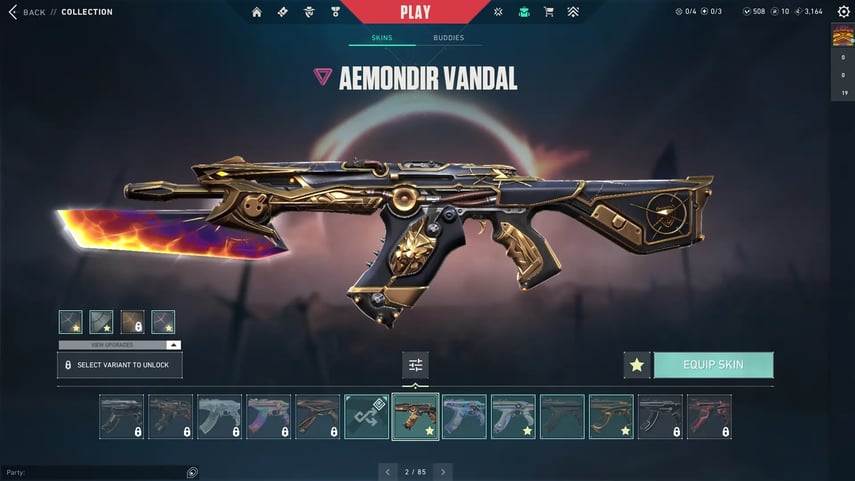855x481 pixels.
Task: Switch to the Buddies tab
Action: [448, 38]
